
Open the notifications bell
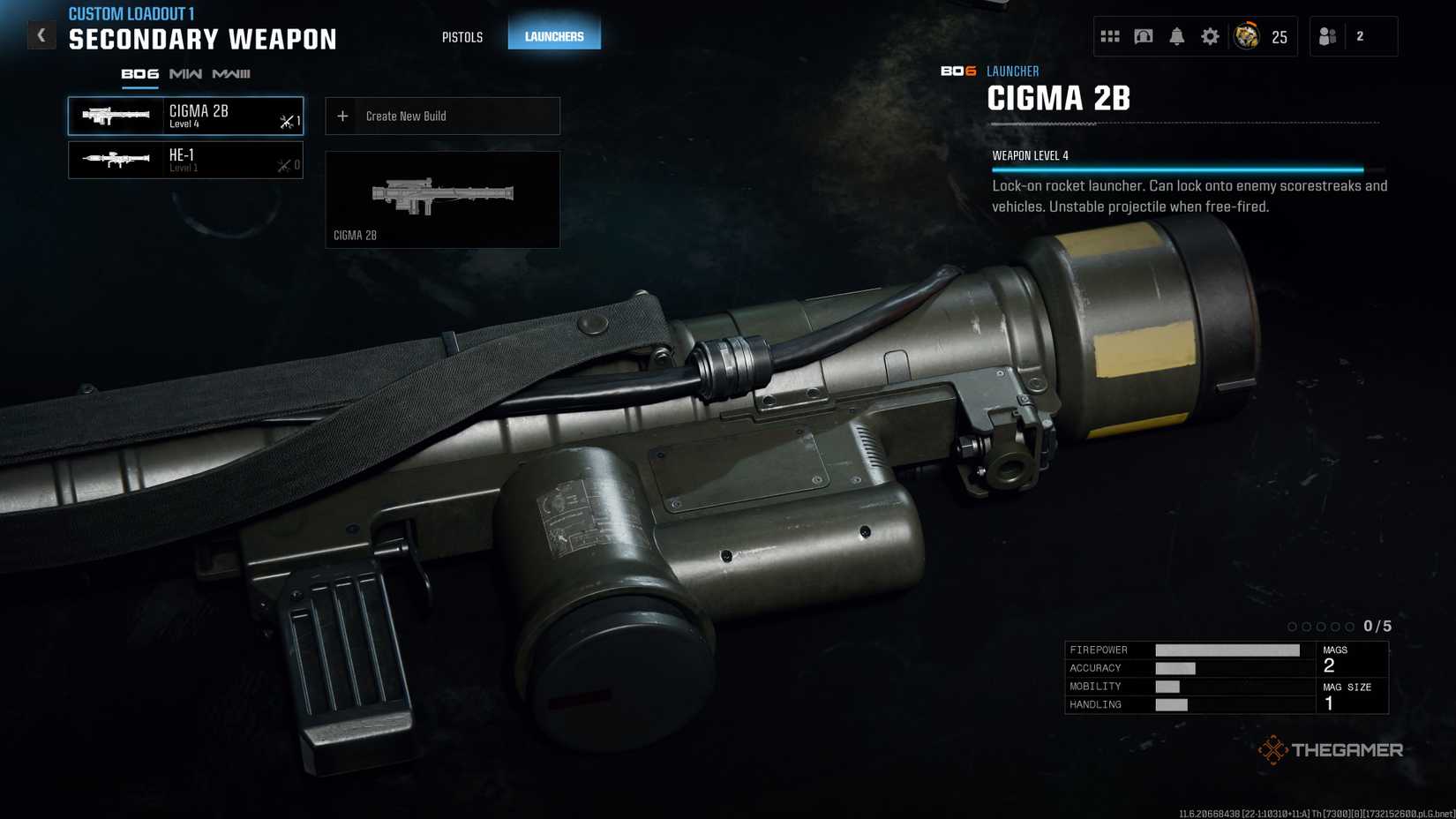click(x=1176, y=36)
